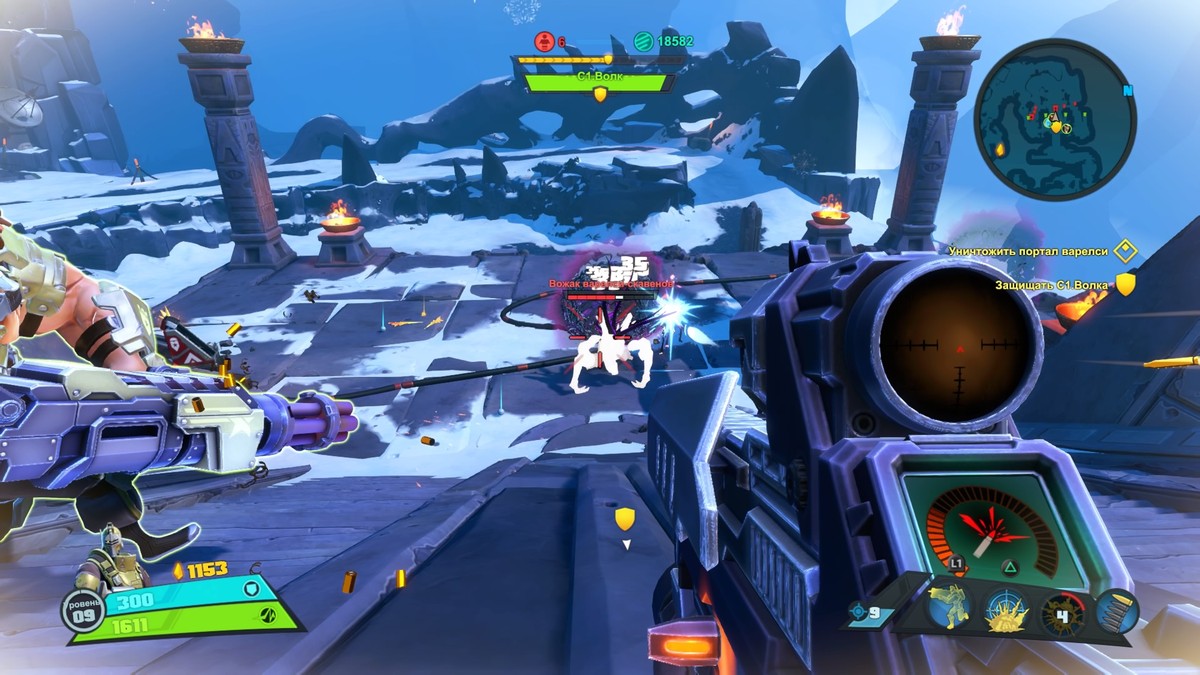The width and height of the screenshot is (1200, 675).
Task: Click the shield emblem under С1.Волк bar
Action: coord(600,94)
